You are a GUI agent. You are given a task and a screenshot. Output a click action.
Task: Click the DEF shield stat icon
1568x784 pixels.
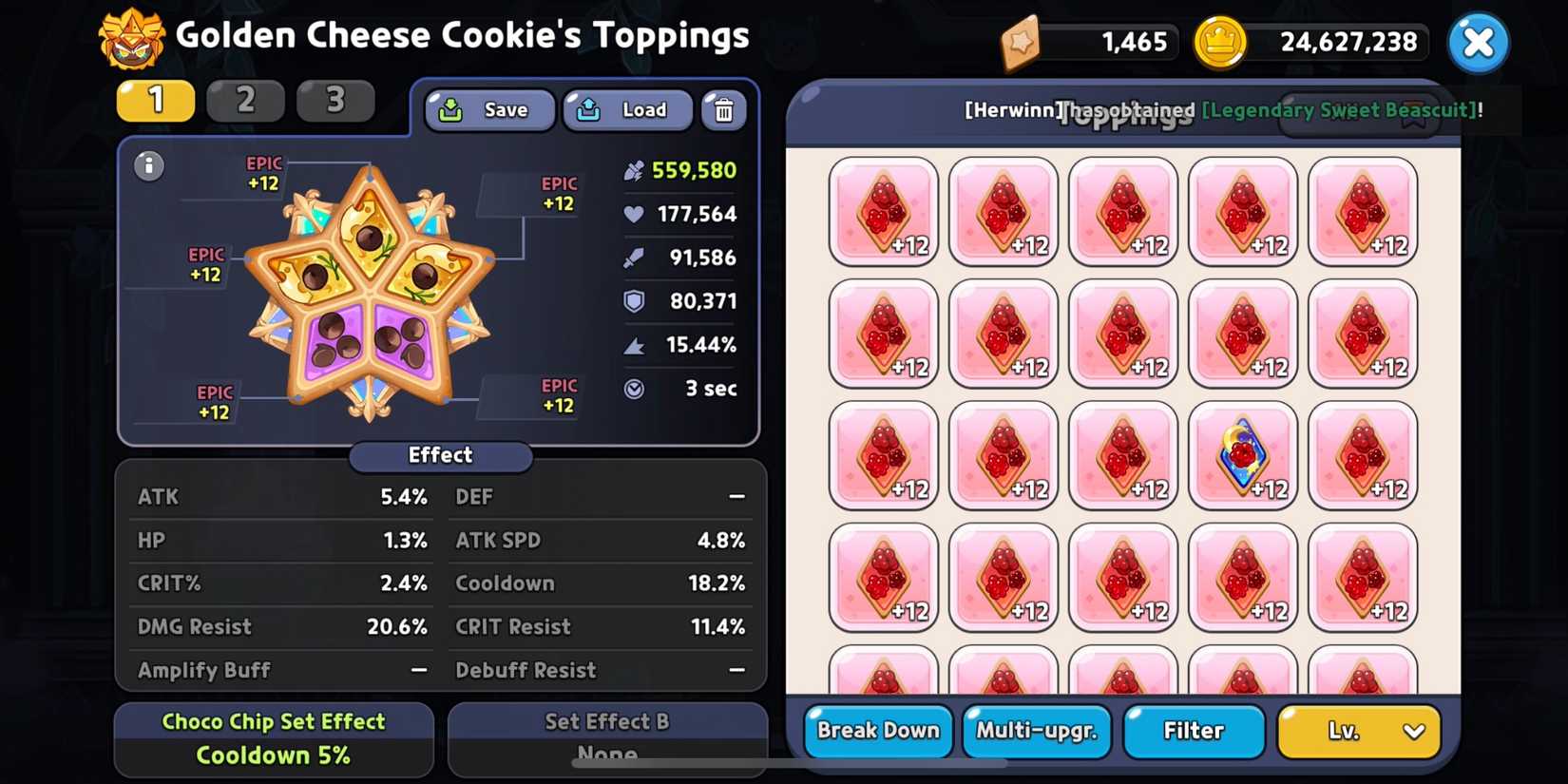click(634, 301)
